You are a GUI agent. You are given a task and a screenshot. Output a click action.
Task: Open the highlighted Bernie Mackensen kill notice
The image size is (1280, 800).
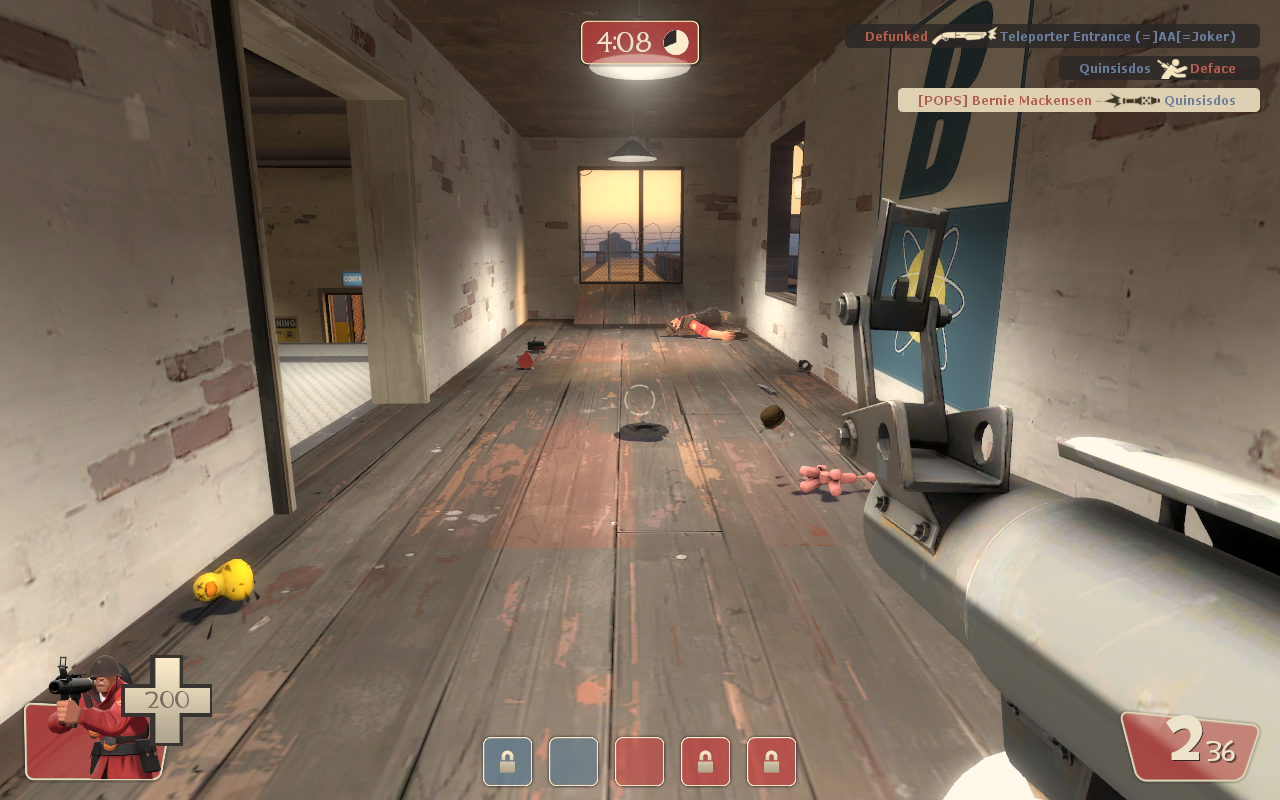coord(1078,101)
